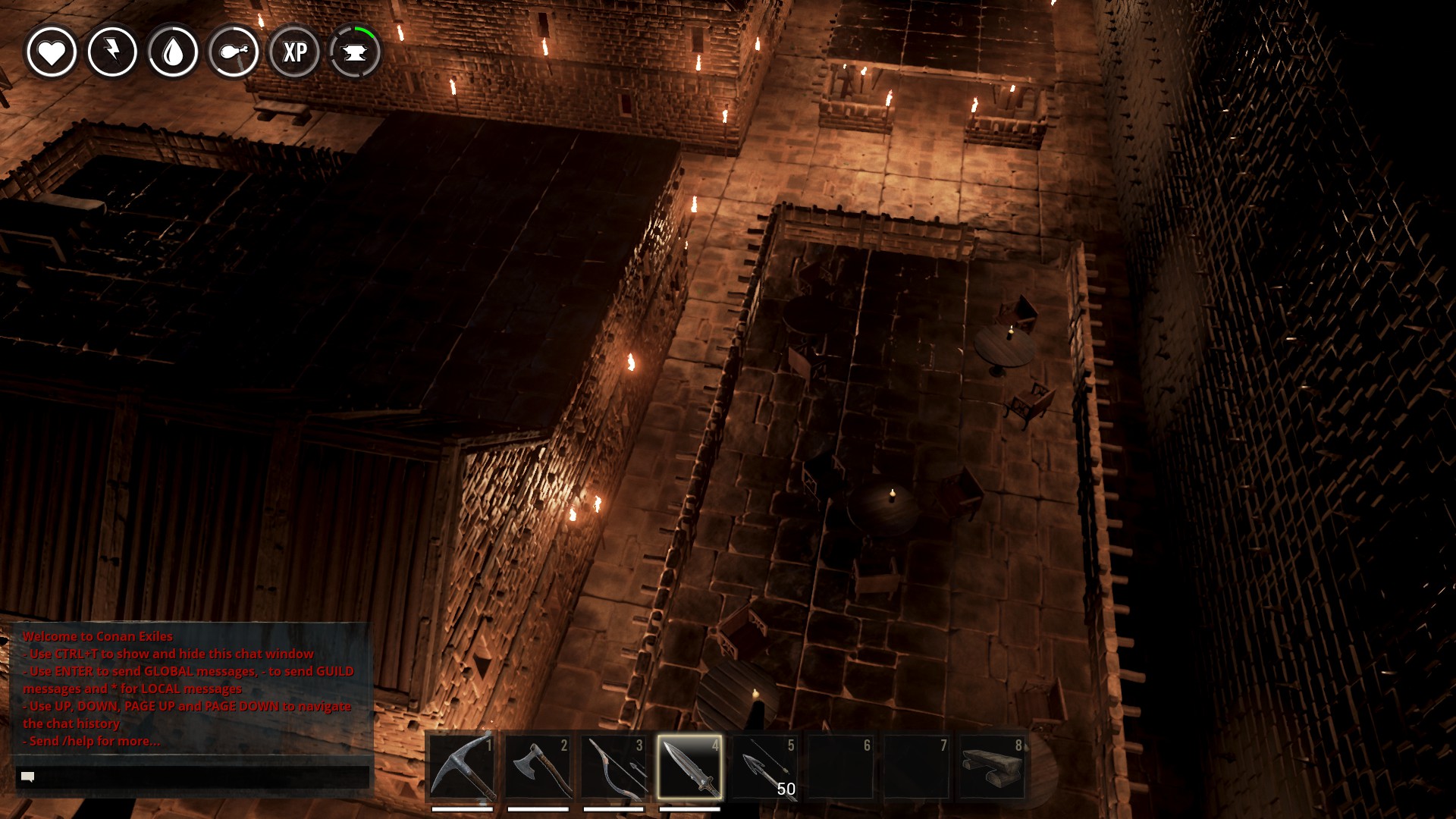This screenshot has width=1456, height=819.
Task: Pick the stack of 50 arrows
Action: click(x=765, y=767)
